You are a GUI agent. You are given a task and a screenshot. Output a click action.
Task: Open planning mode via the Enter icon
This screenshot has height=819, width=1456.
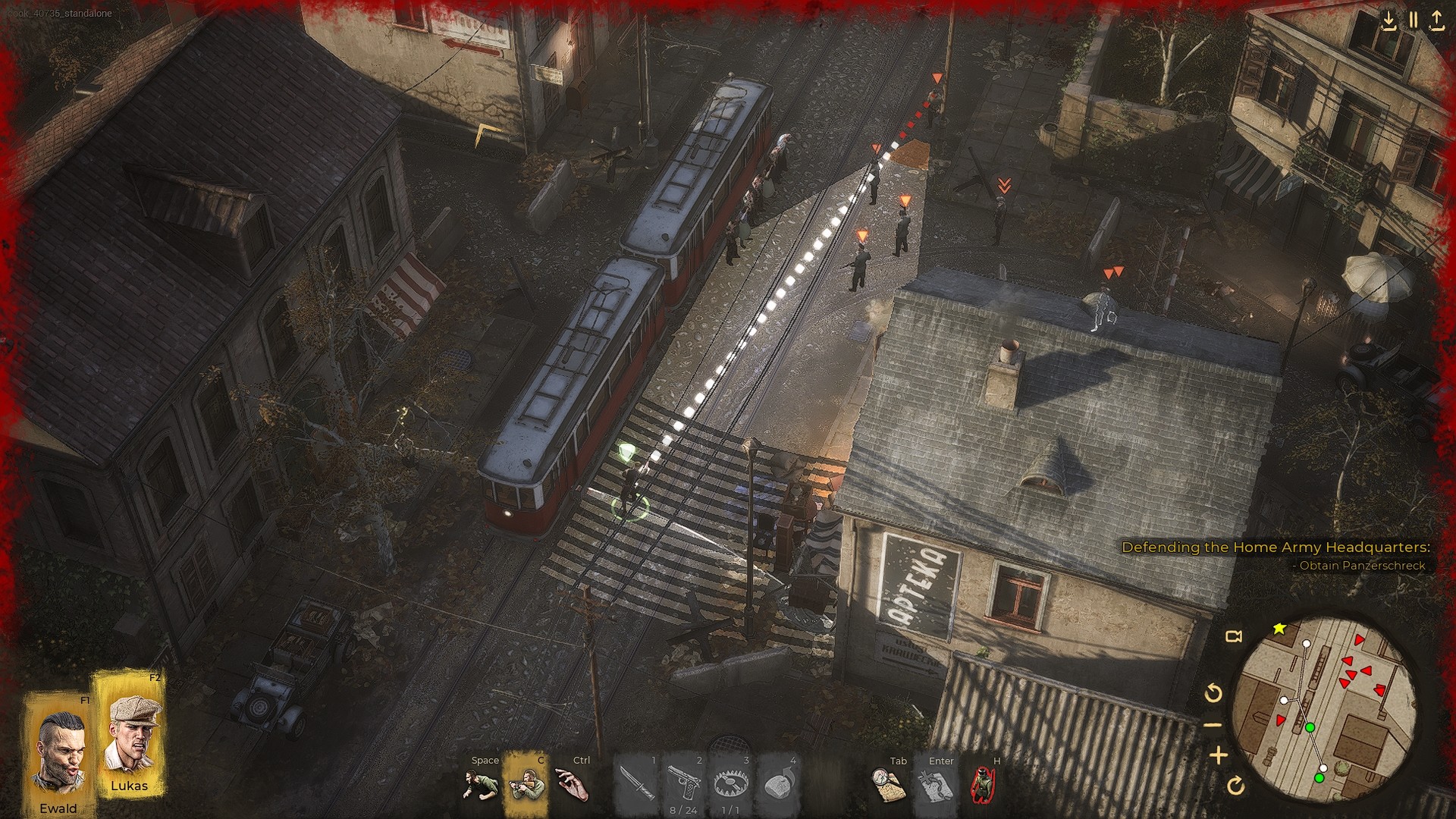coord(934,783)
